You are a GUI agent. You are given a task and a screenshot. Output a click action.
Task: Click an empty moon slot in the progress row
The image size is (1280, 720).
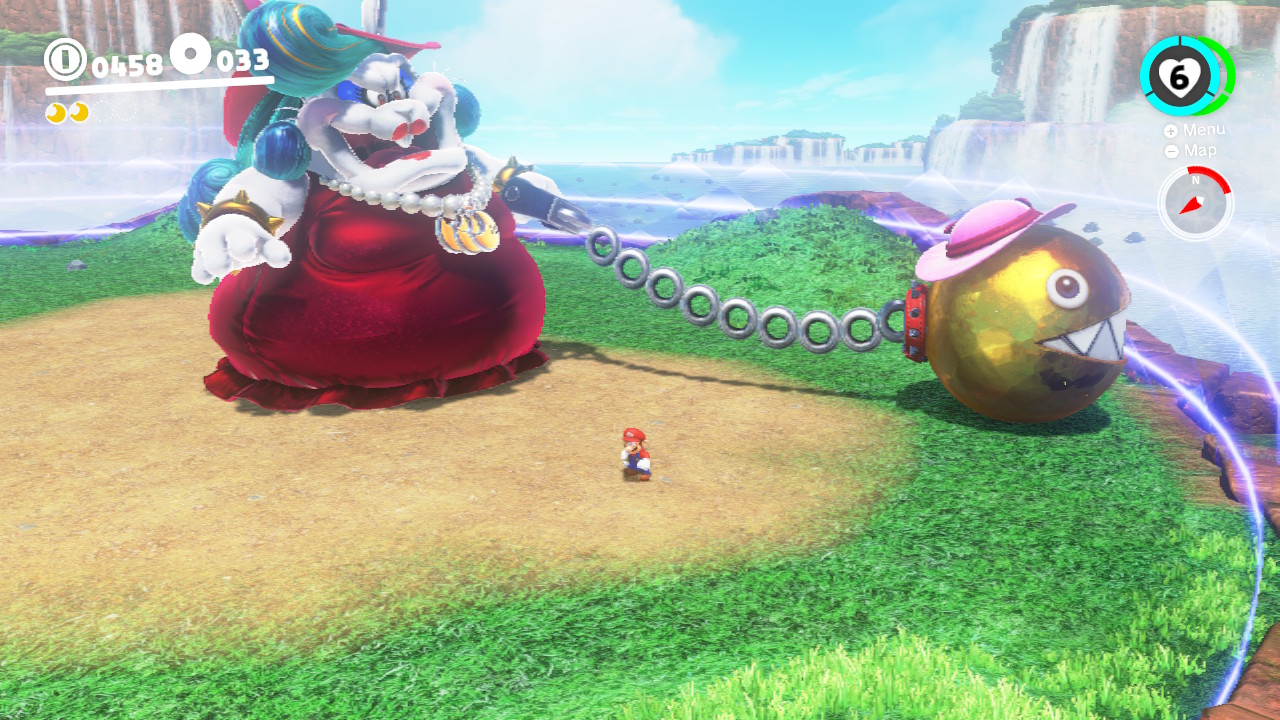pyautogui.click(x=101, y=112)
